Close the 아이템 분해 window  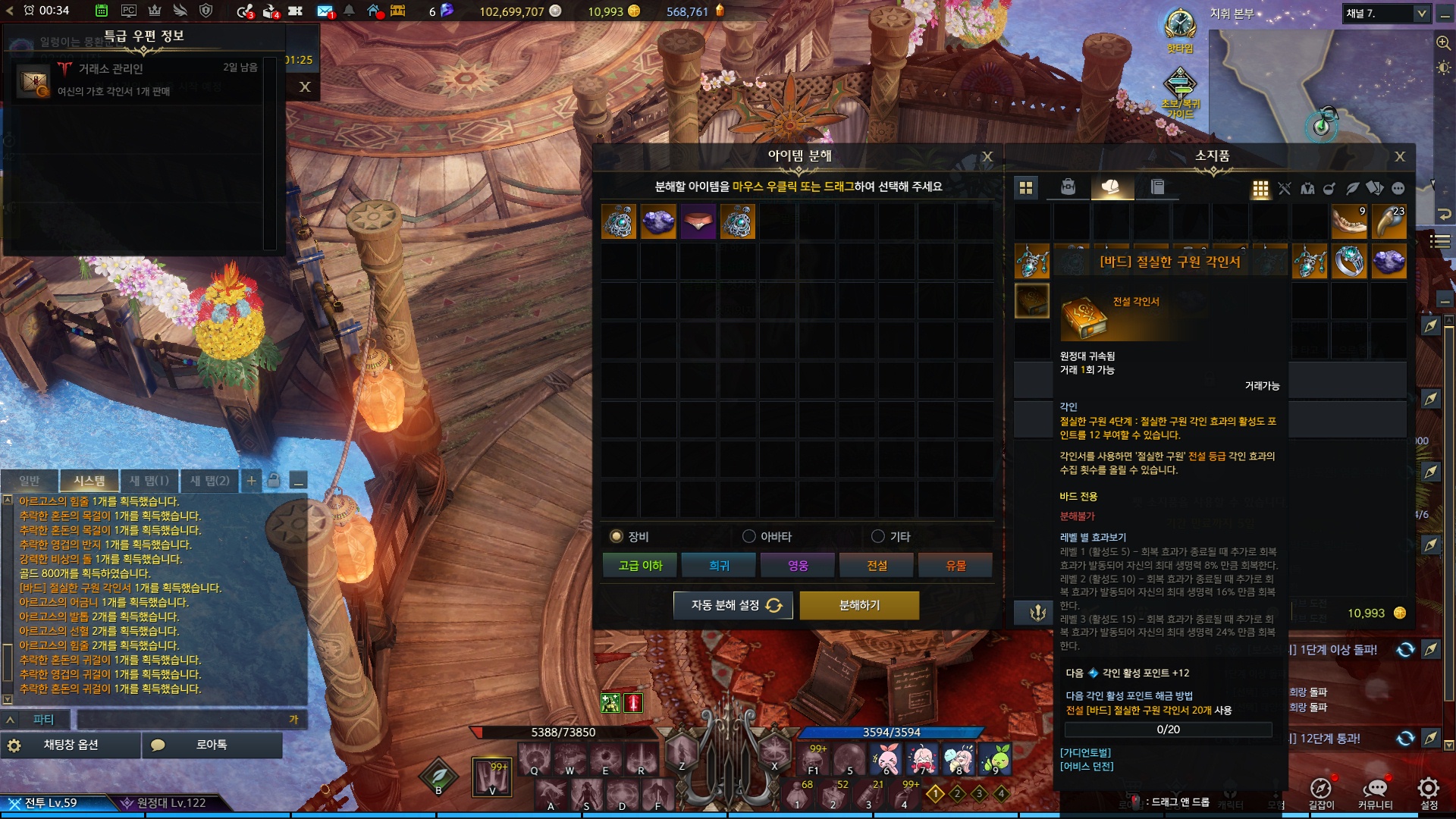point(987,156)
